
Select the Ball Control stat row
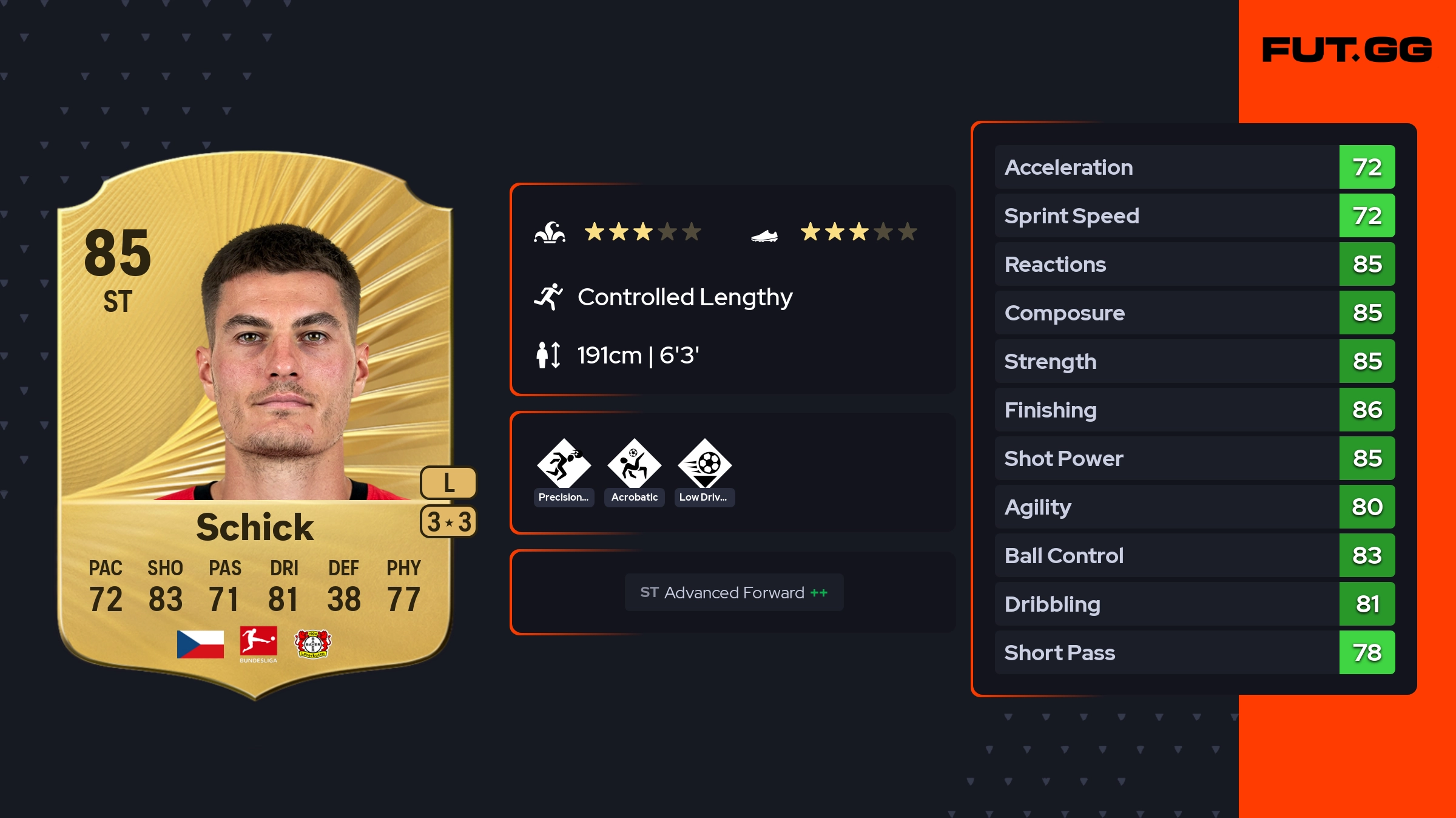pyautogui.click(x=1194, y=555)
